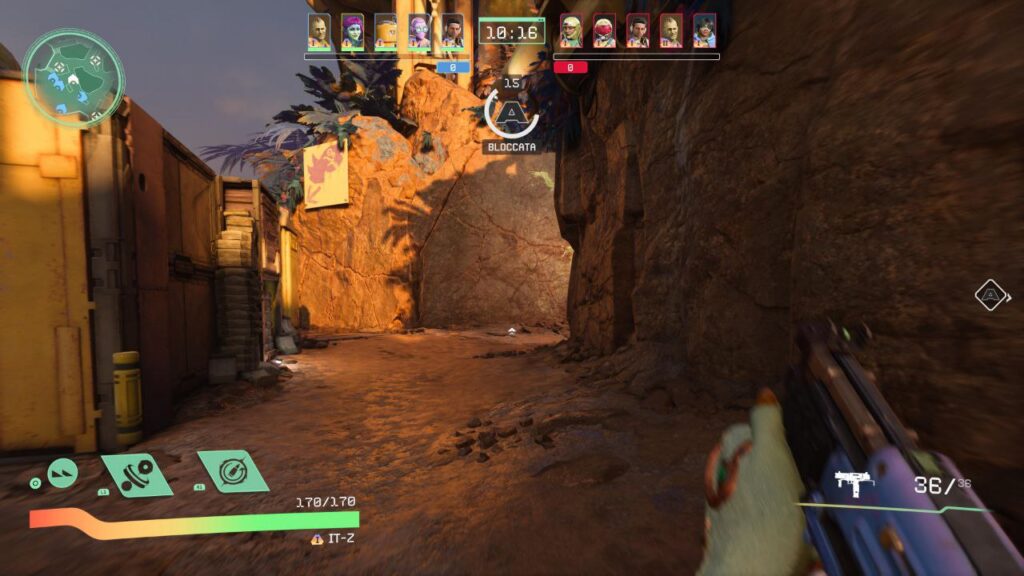1024x576 pixels.
Task: Click the zone A objective marker
Action: [512, 114]
